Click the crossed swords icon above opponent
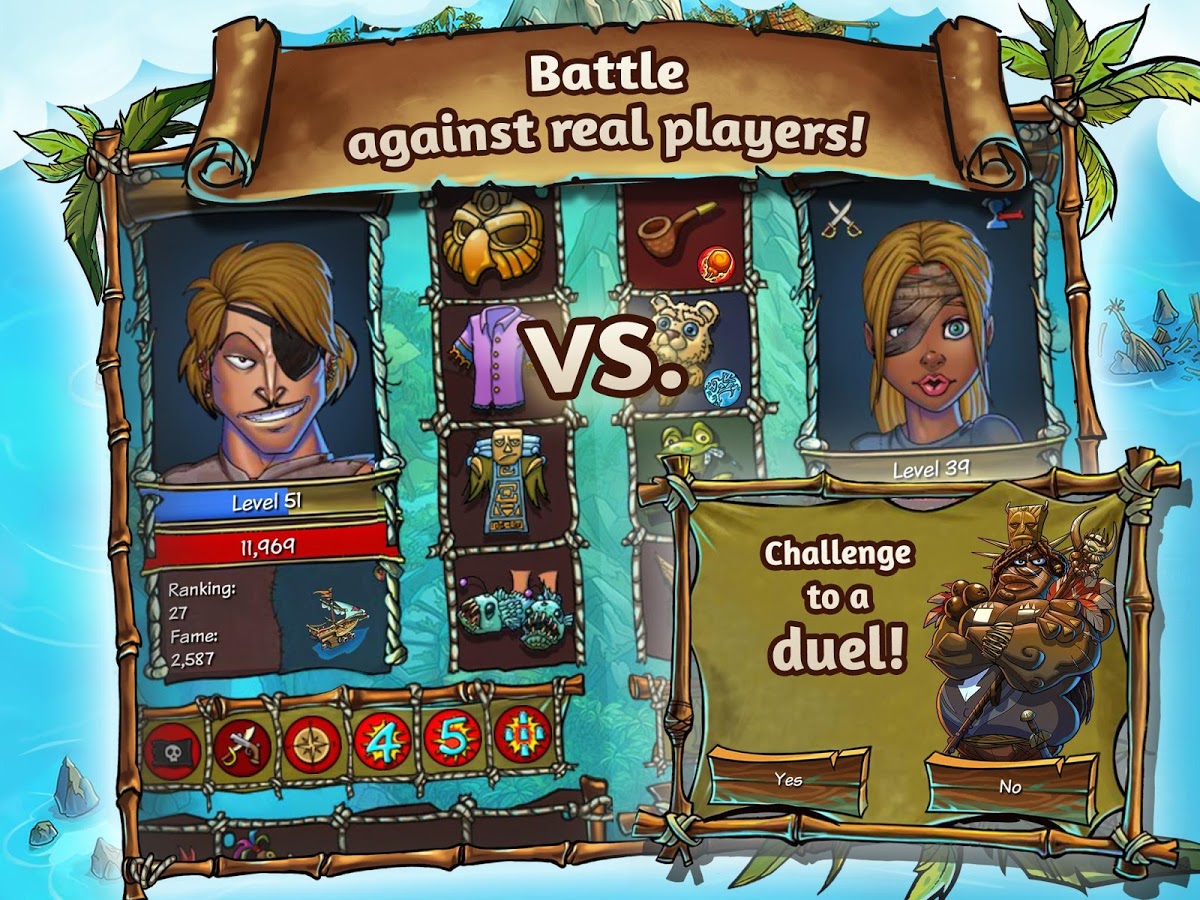The height and width of the screenshot is (900, 1200). pyautogui.click(x=836, y=214)
